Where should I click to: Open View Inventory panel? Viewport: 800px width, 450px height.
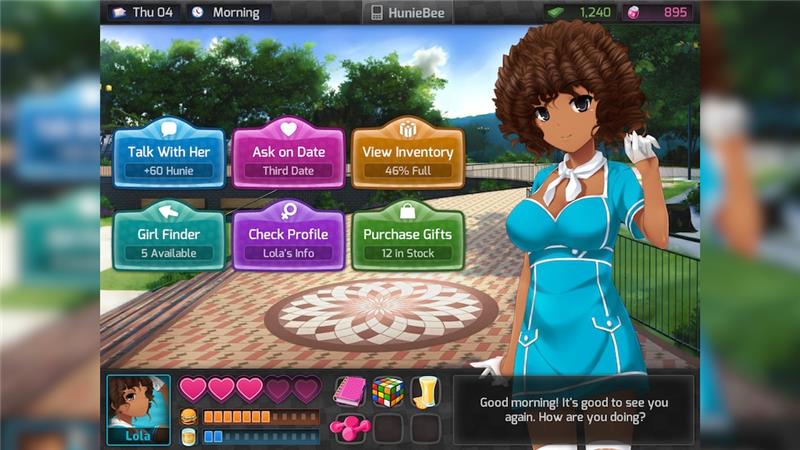pos(407,157)
